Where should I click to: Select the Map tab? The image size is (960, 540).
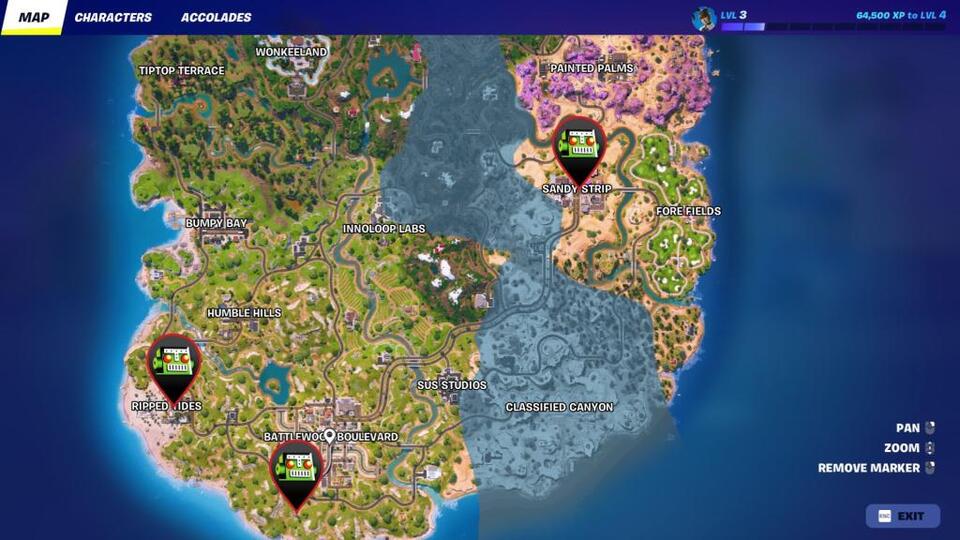tap(34, 17)
